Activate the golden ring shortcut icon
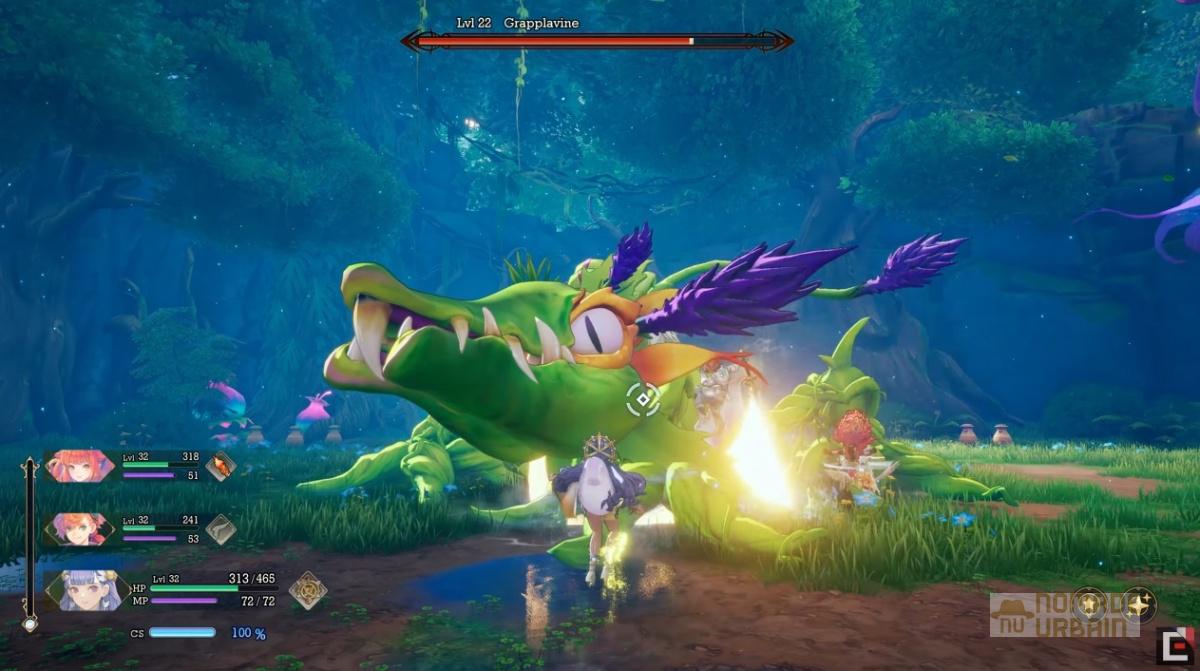Image resolution: width=1200 pixels, height=671 pixels. tap(307, 590)
